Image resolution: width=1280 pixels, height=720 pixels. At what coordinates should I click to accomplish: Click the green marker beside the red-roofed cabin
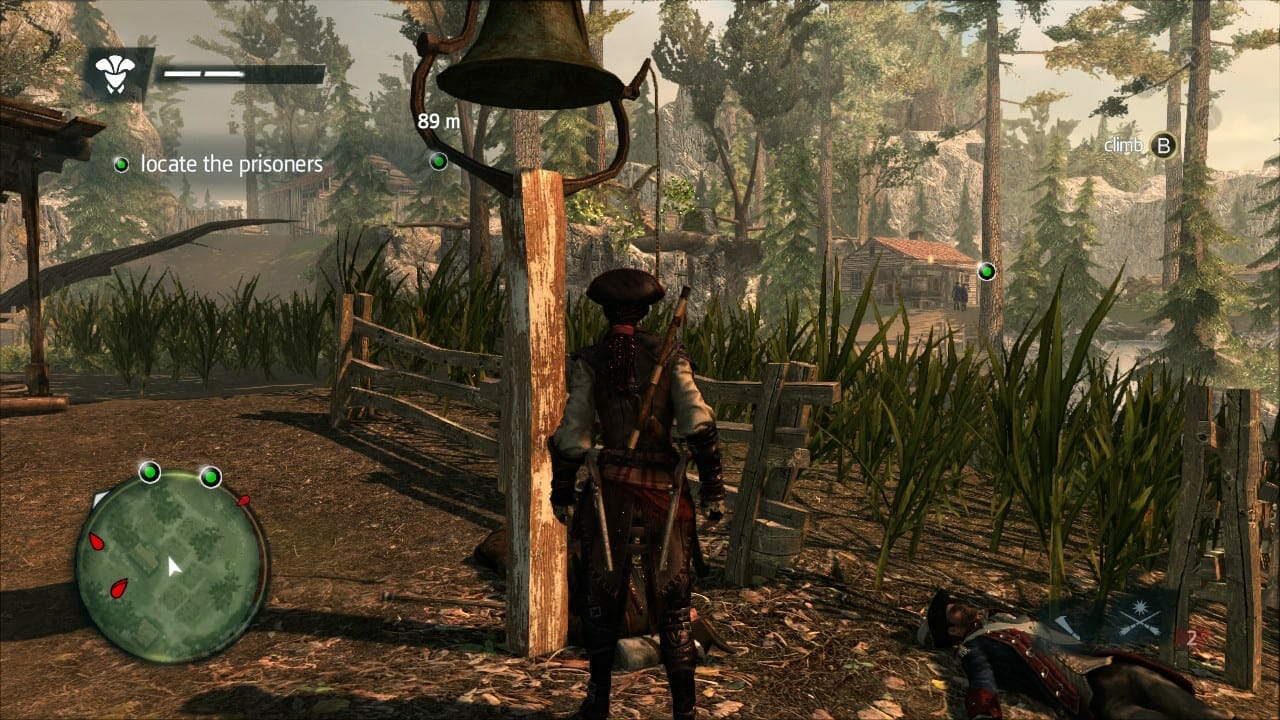(x=987, y=271)
